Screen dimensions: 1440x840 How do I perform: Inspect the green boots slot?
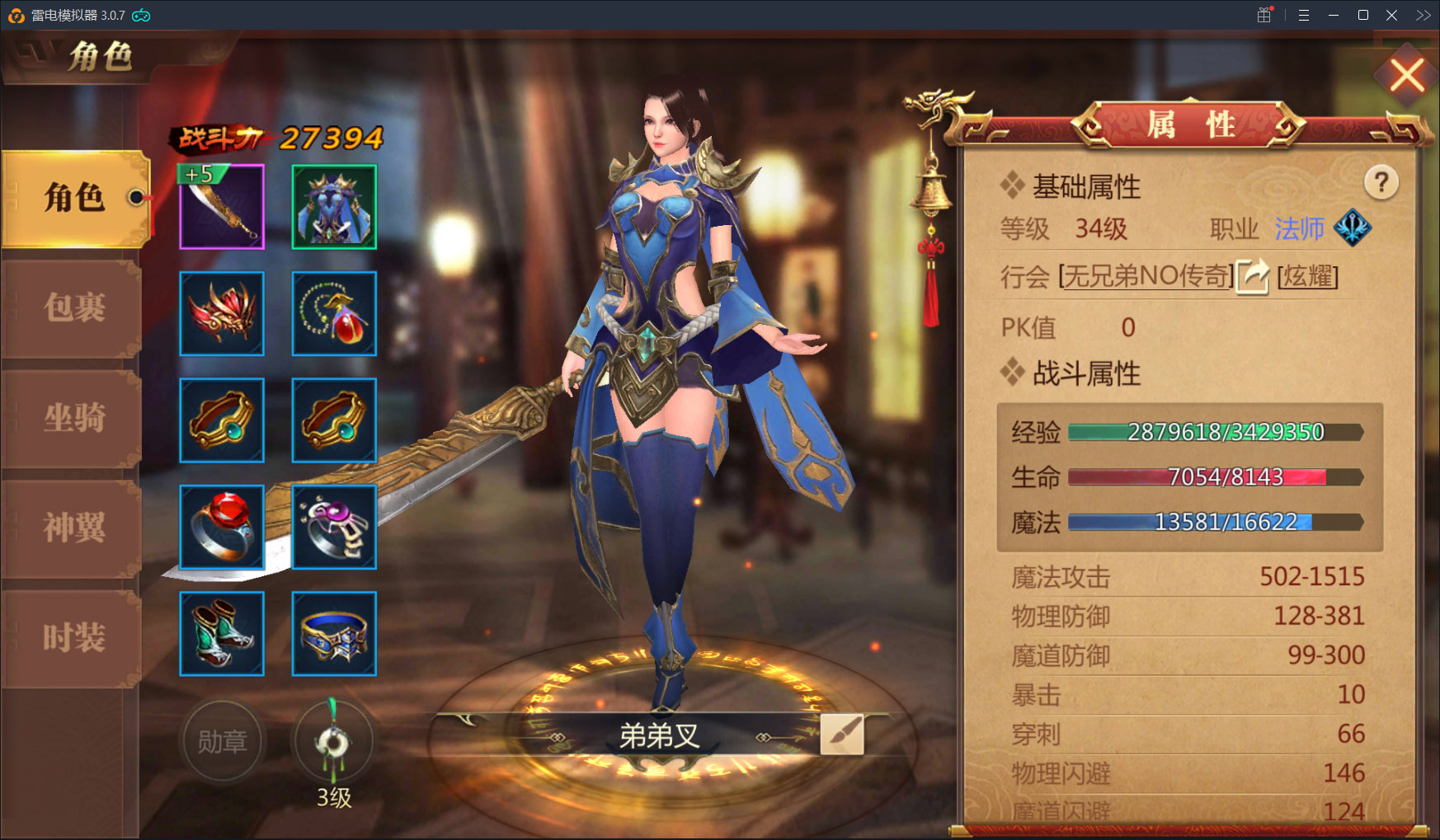pos(222,633)
